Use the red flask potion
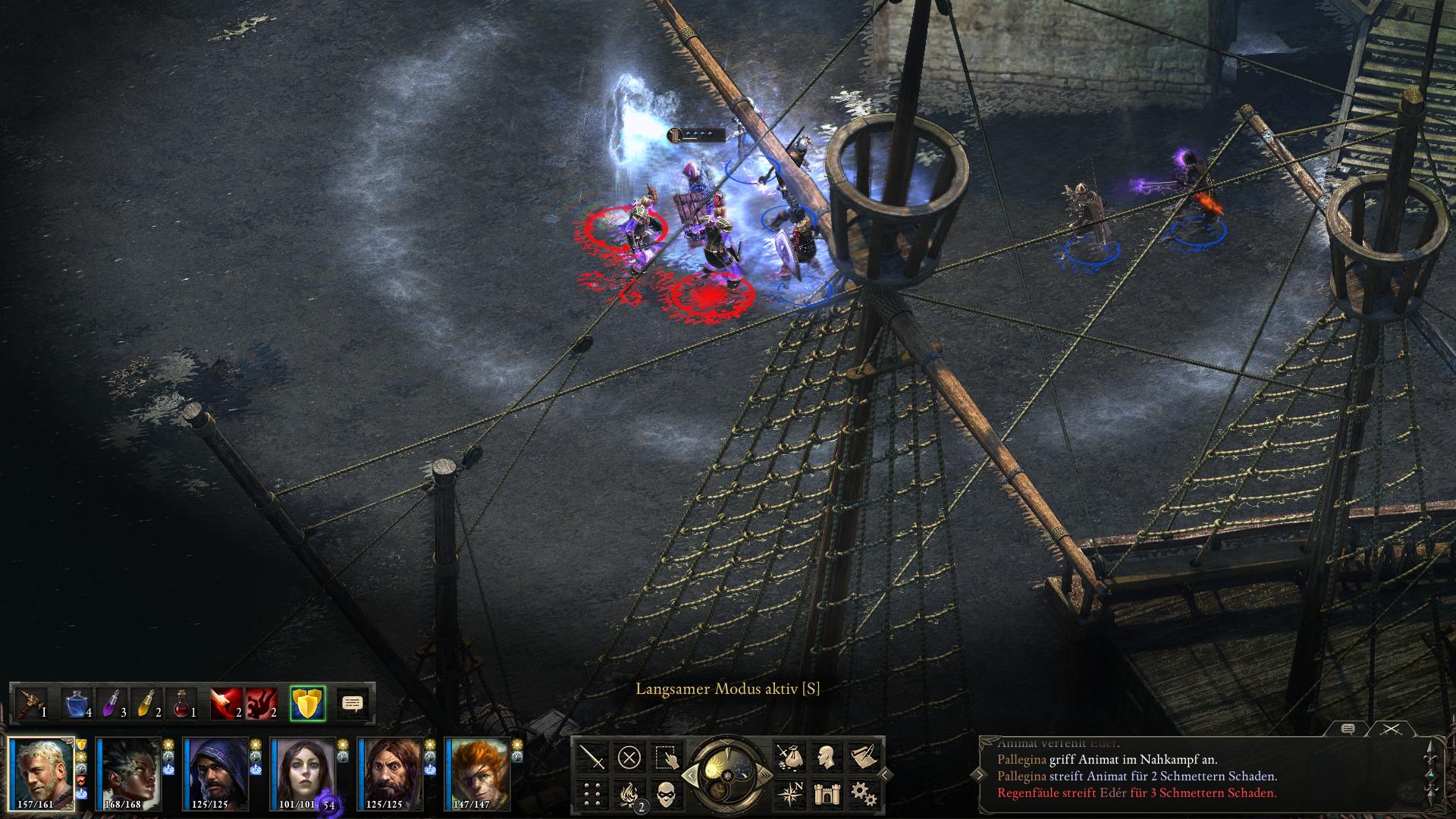Image resolution: width=1456 pixels, height=819 pixels. pos(180,703)
